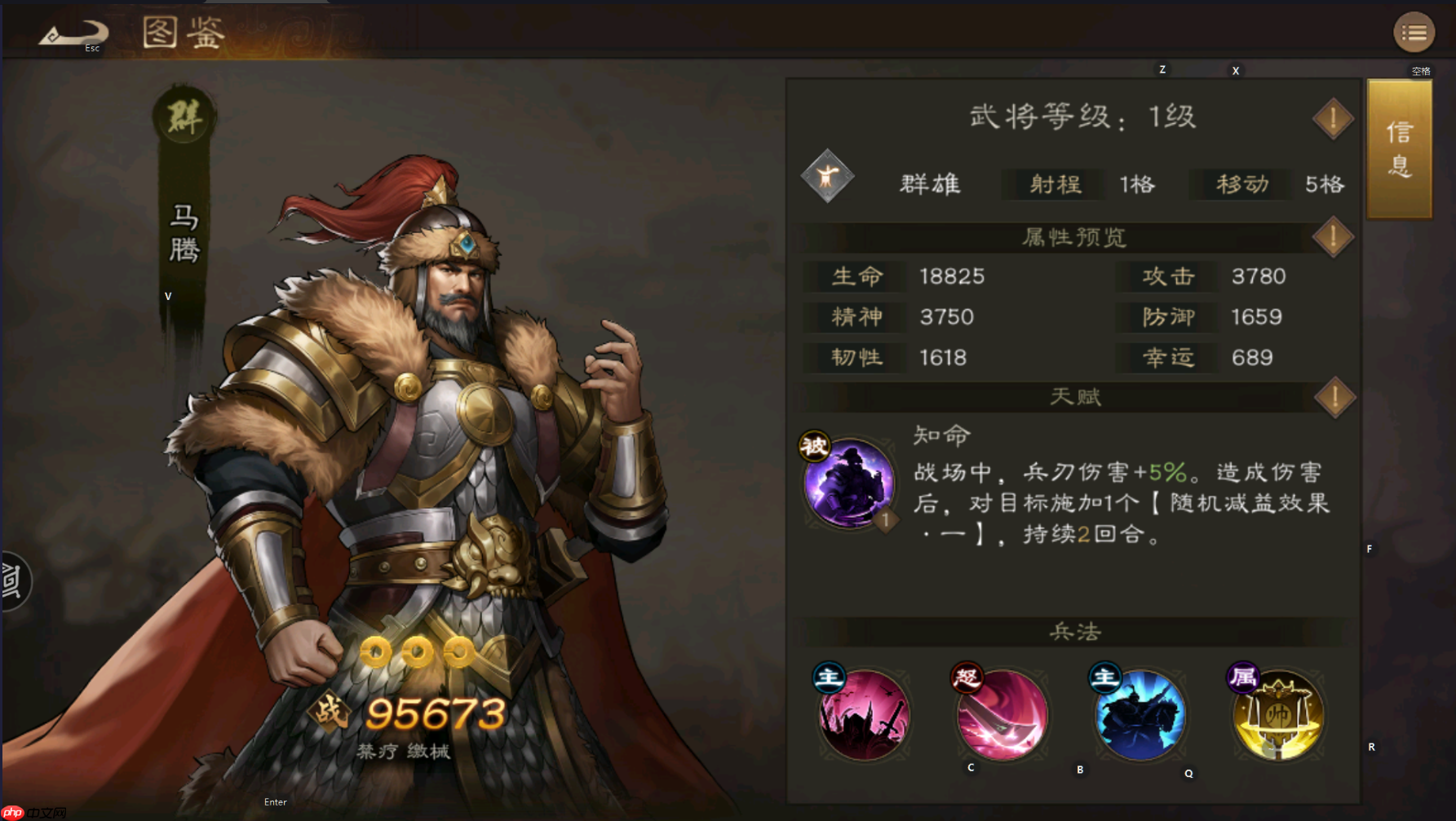
Task: Open the list menu at the top right corner
Action: pyautogui.click(x=1415, y=32)
